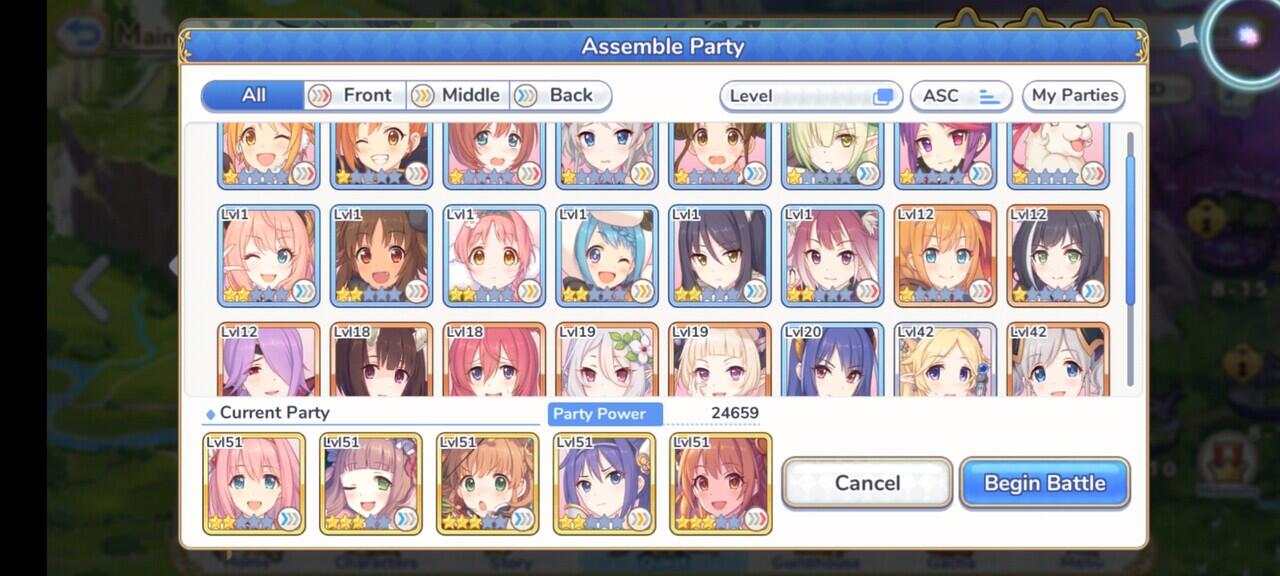
Task: Filter to Middle position characters
Action: [460, 95]
